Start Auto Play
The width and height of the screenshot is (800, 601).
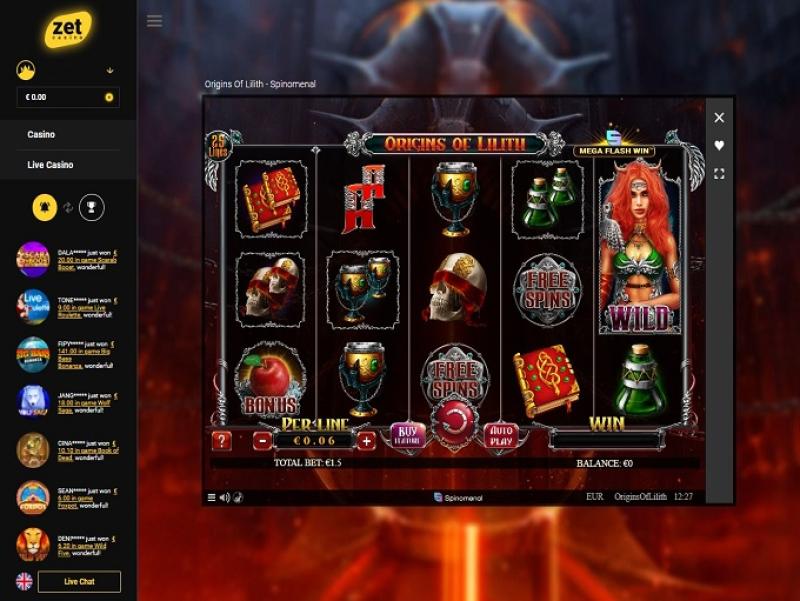pyautogui.click(x=500, y=436)
